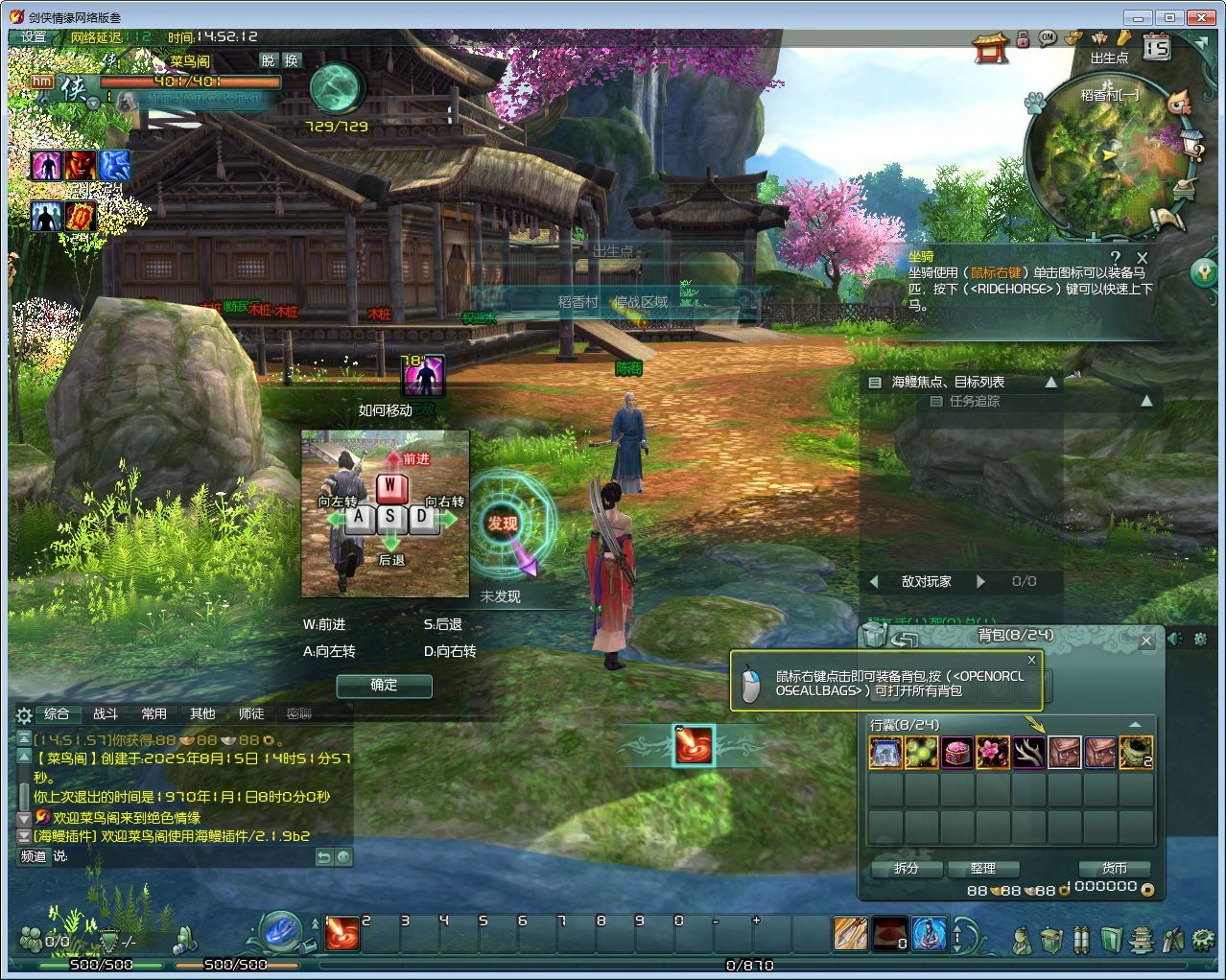Close the 坐骑 mount tip panel

[x=1142, y=257]
